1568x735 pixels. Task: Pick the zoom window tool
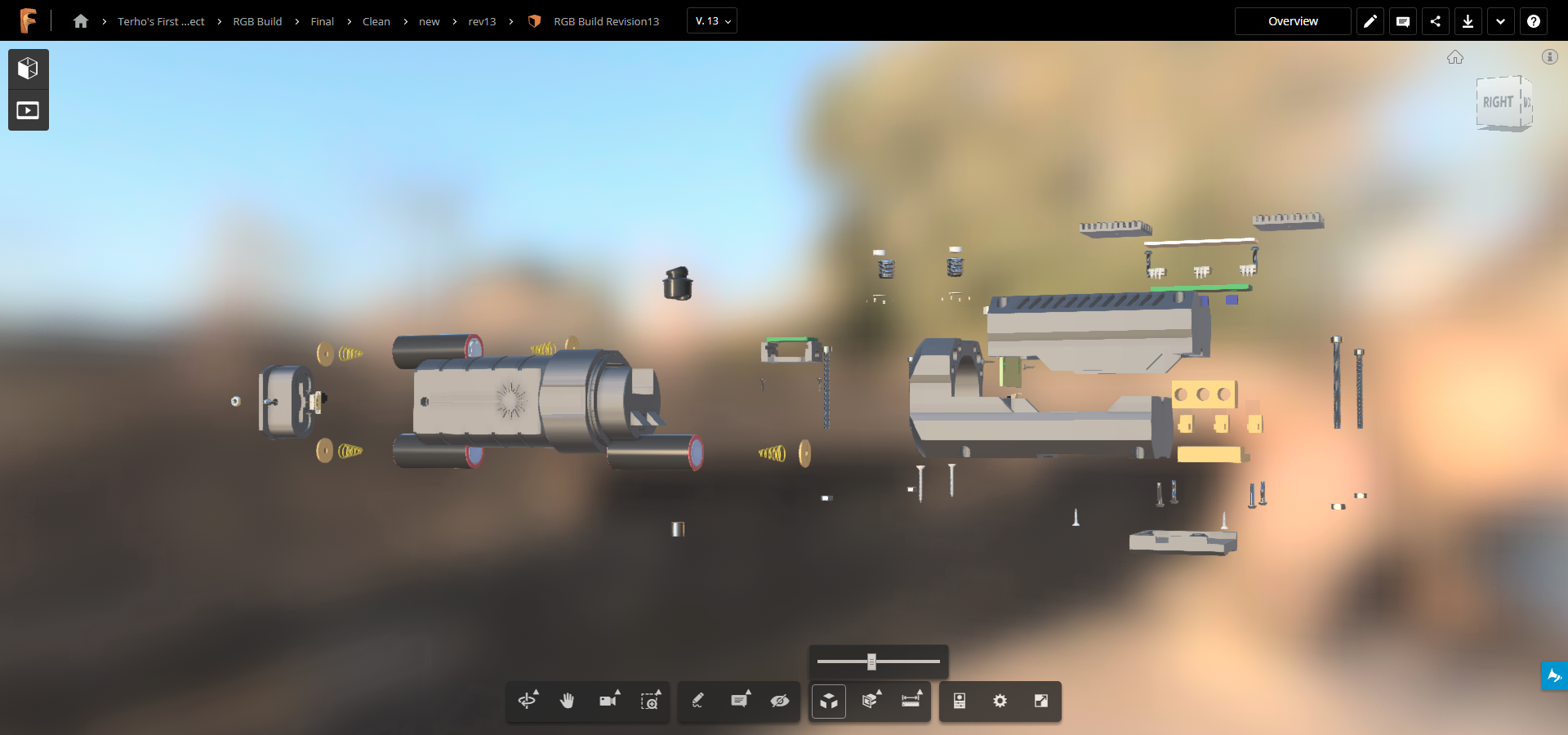tap(649, 701)
